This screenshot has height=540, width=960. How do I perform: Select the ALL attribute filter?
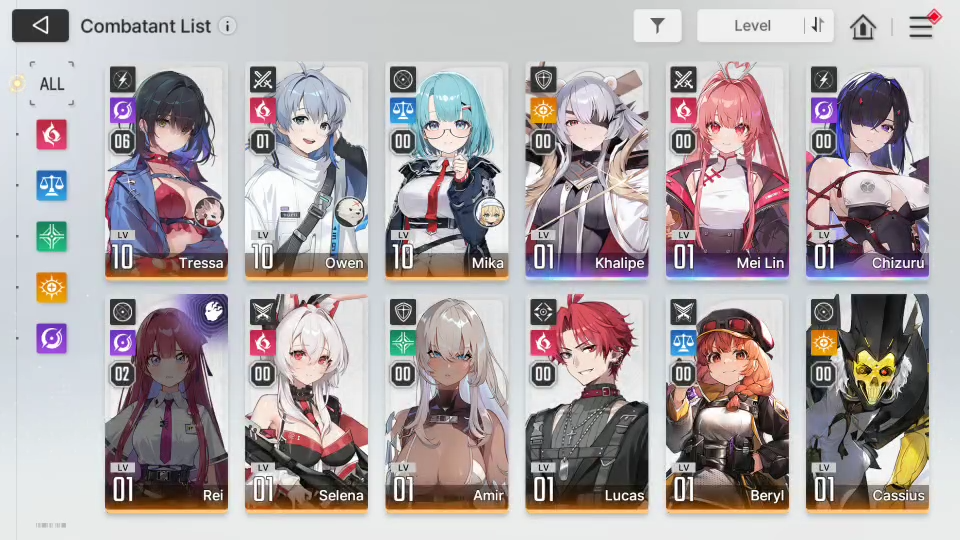tap(51, 84)
